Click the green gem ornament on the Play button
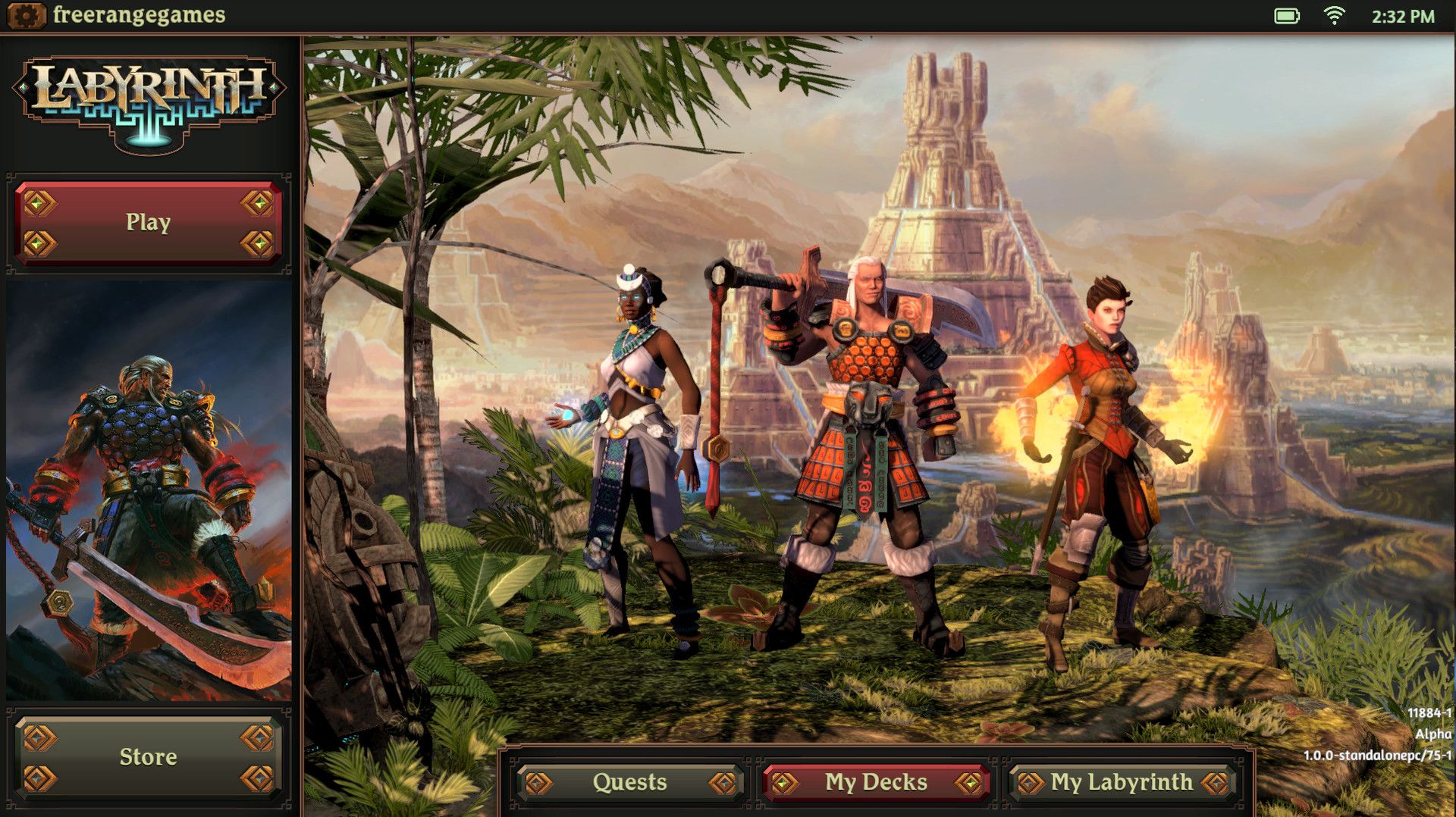 point(36,202)
